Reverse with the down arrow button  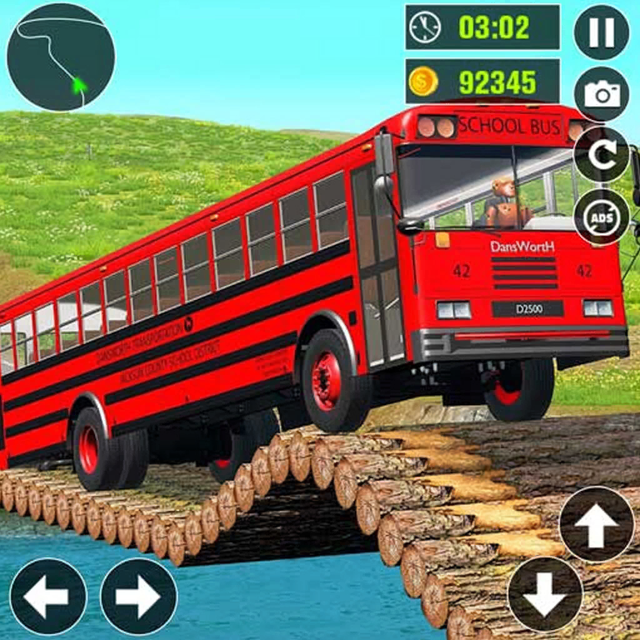[545, 594]
